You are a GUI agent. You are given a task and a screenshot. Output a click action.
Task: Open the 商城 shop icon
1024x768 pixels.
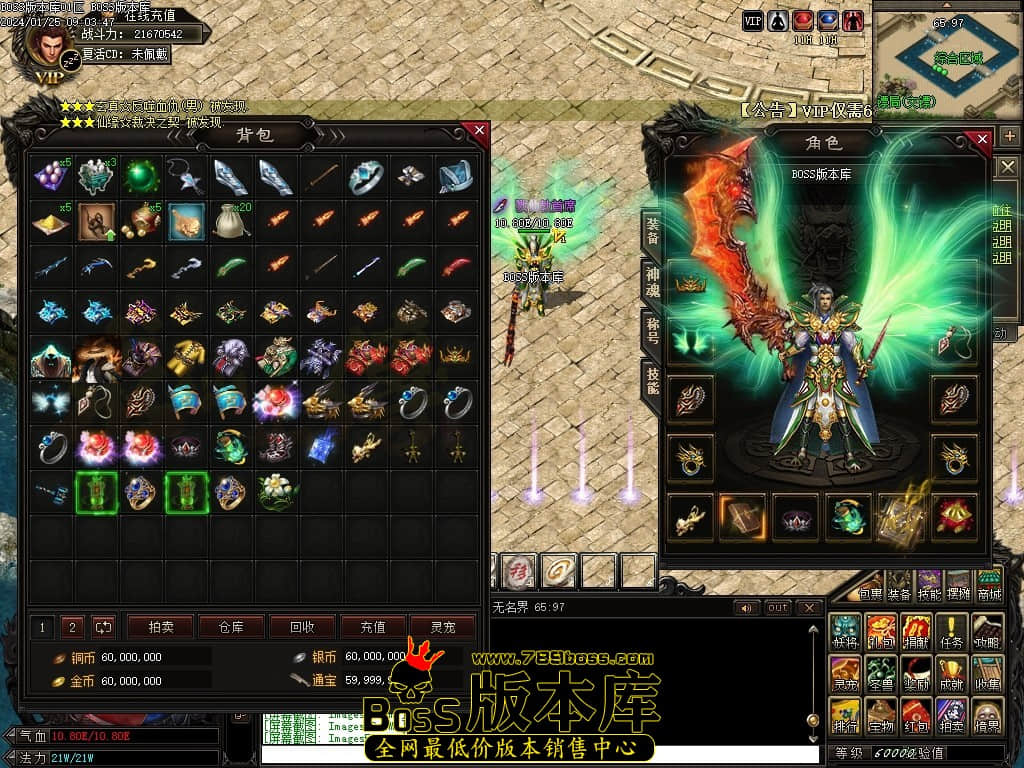[989, 586]
